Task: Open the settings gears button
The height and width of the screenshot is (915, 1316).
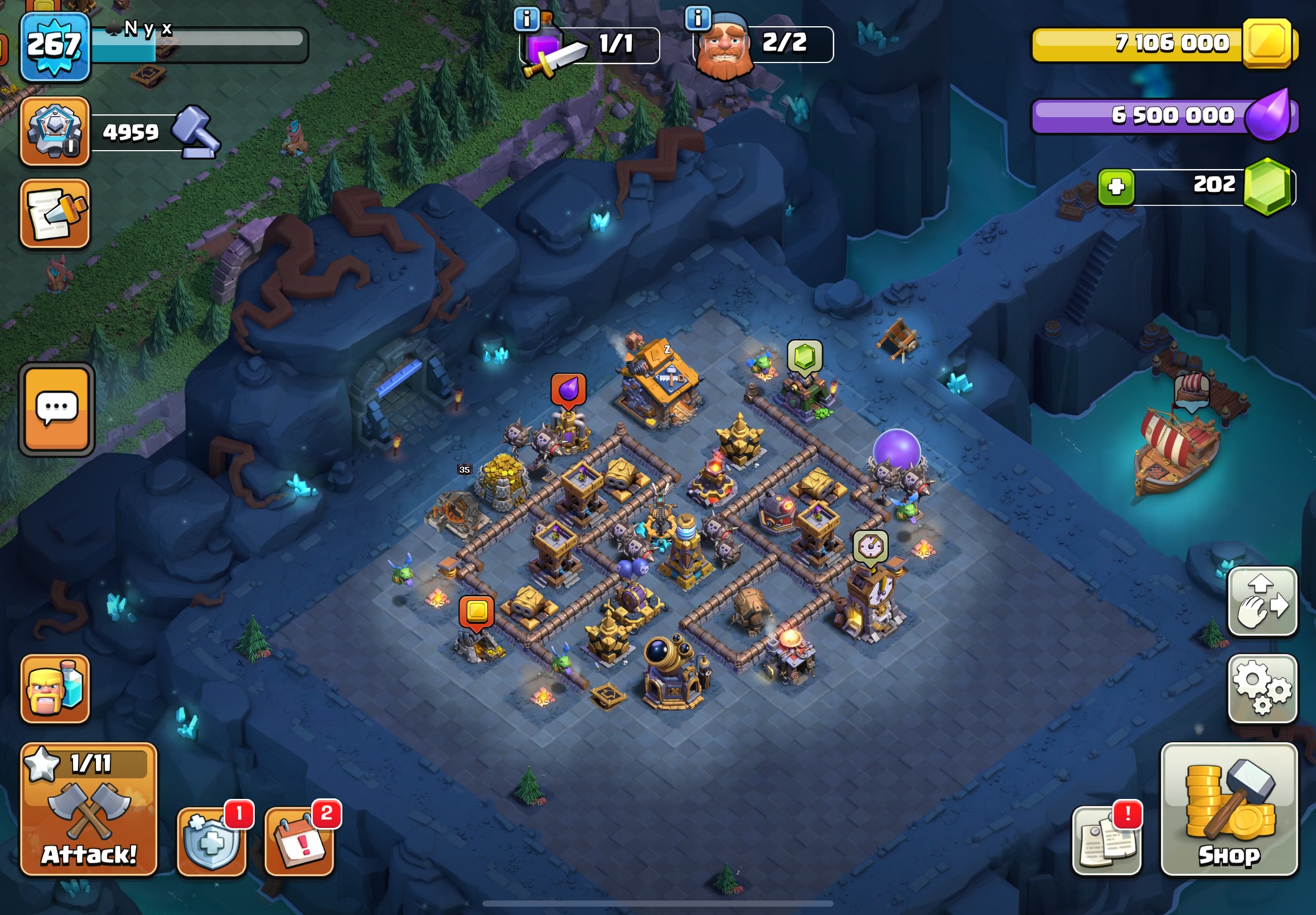Action: pos(1262,688)
